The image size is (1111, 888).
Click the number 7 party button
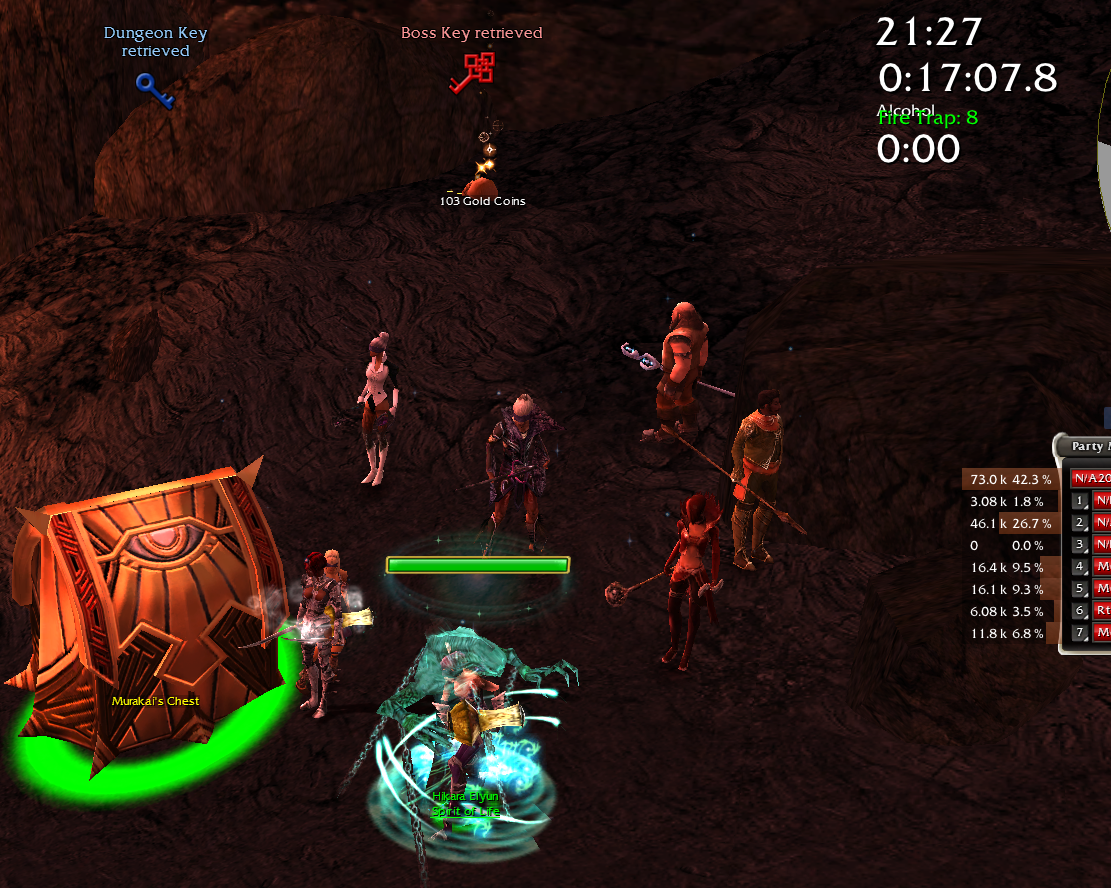(1079, 633)
